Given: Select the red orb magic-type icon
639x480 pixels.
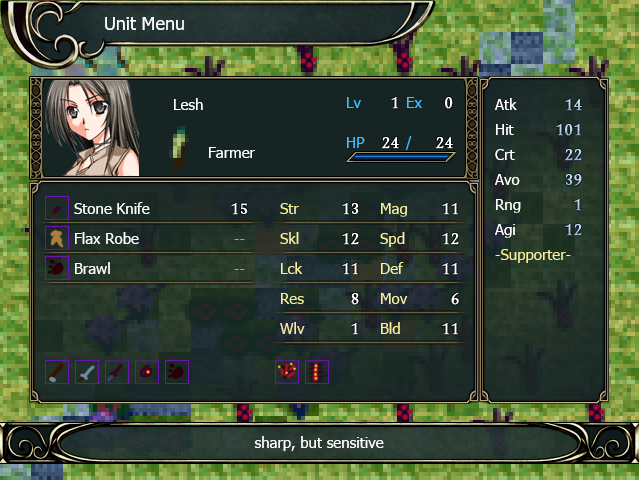Looking at the screenshot, I should coord(148,372).
